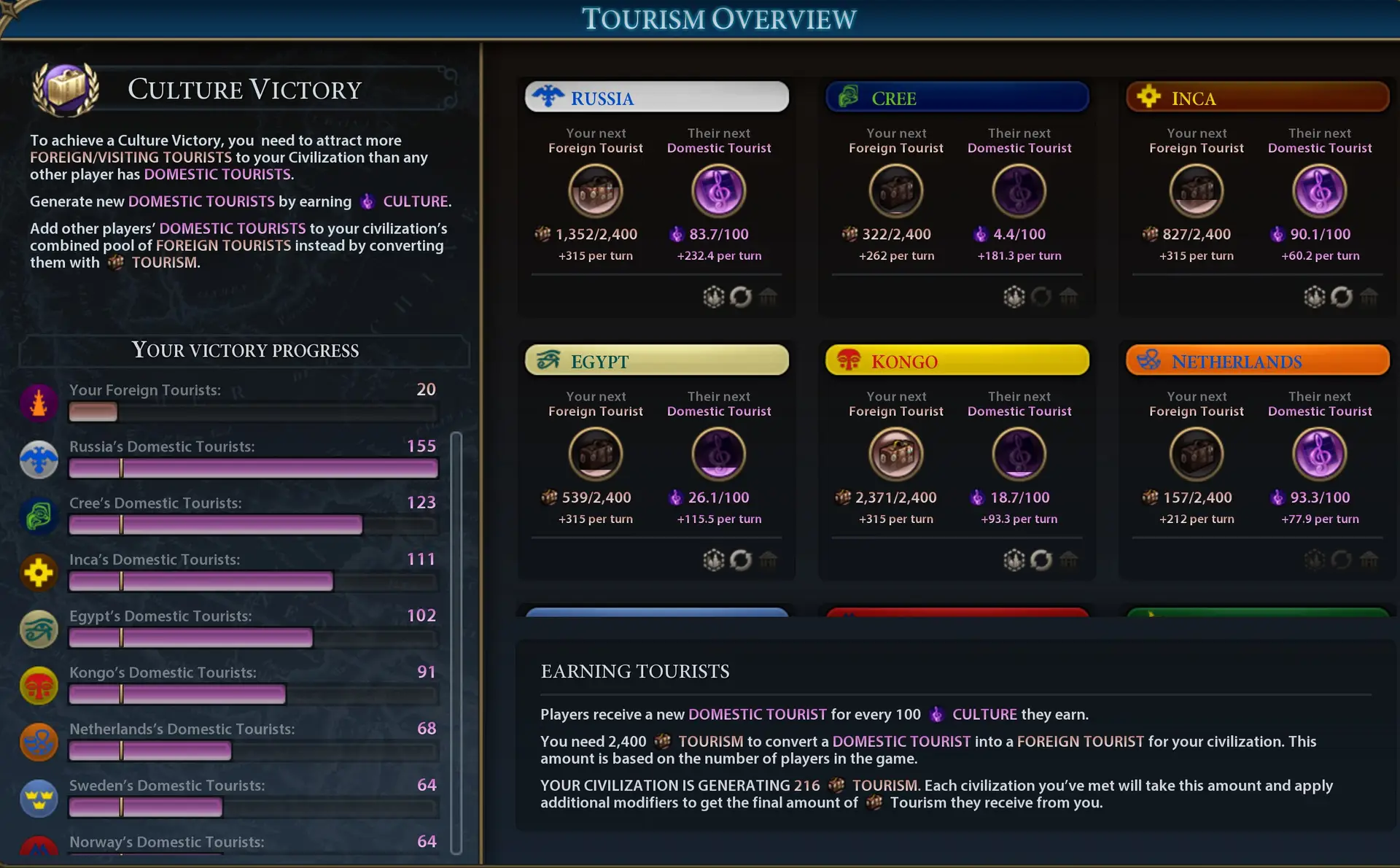Click the Inca civilization sun emblem
Image resolution: width=1400 pixels, height=868 pixels.
tap(1148, 97)
